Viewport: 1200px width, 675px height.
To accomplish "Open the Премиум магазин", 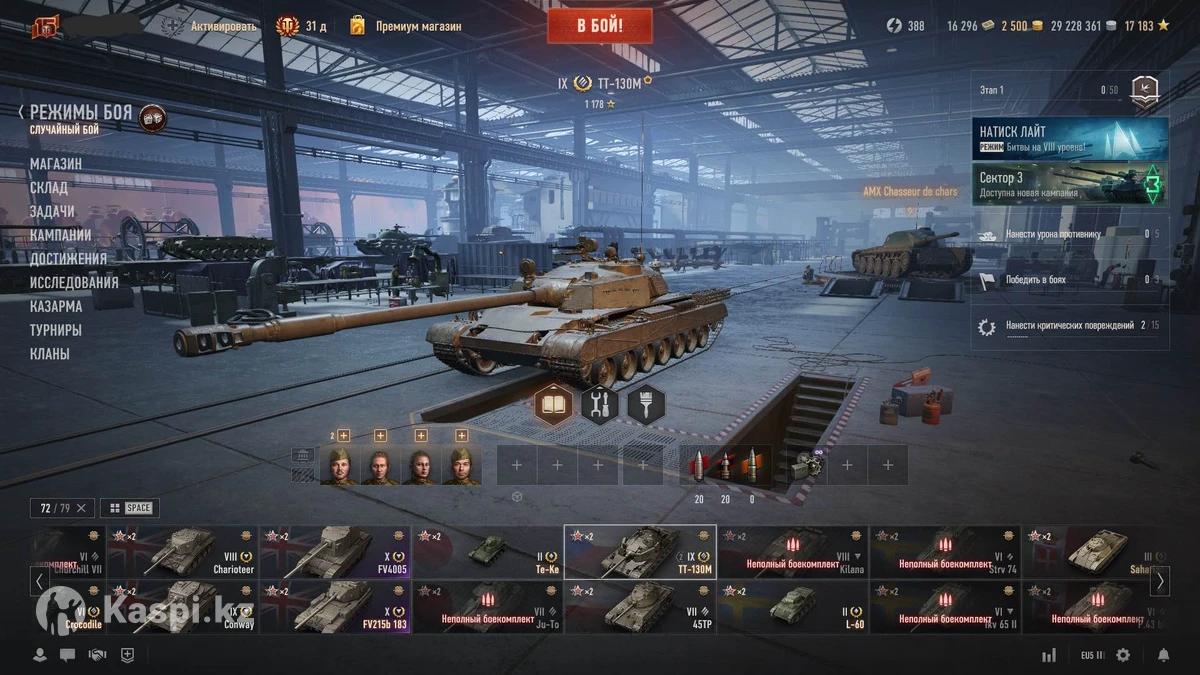I will point(406,26).
